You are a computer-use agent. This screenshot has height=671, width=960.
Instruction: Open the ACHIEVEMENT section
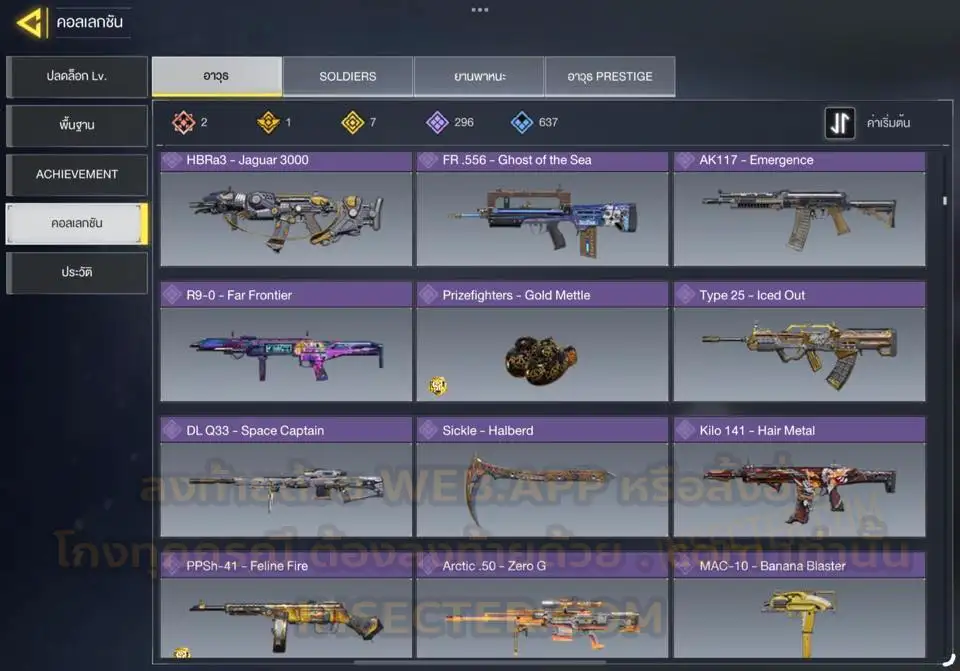pyautogui.click(x=77, y=175)
